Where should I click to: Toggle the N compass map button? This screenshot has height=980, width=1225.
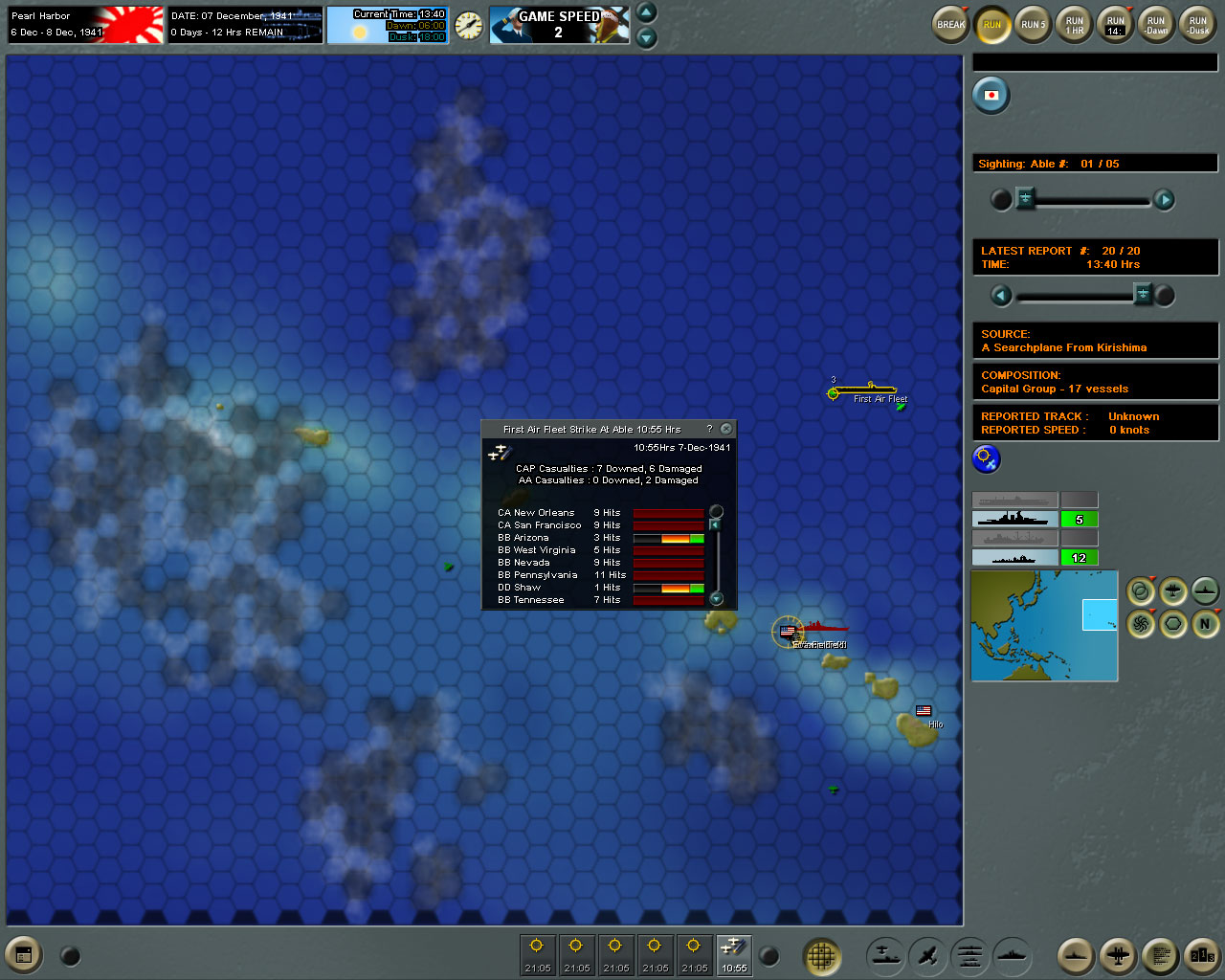1205,625
